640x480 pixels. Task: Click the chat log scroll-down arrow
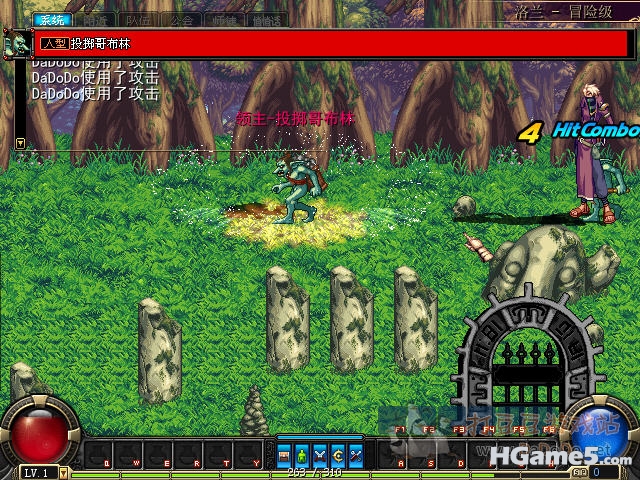coord(20,144)
